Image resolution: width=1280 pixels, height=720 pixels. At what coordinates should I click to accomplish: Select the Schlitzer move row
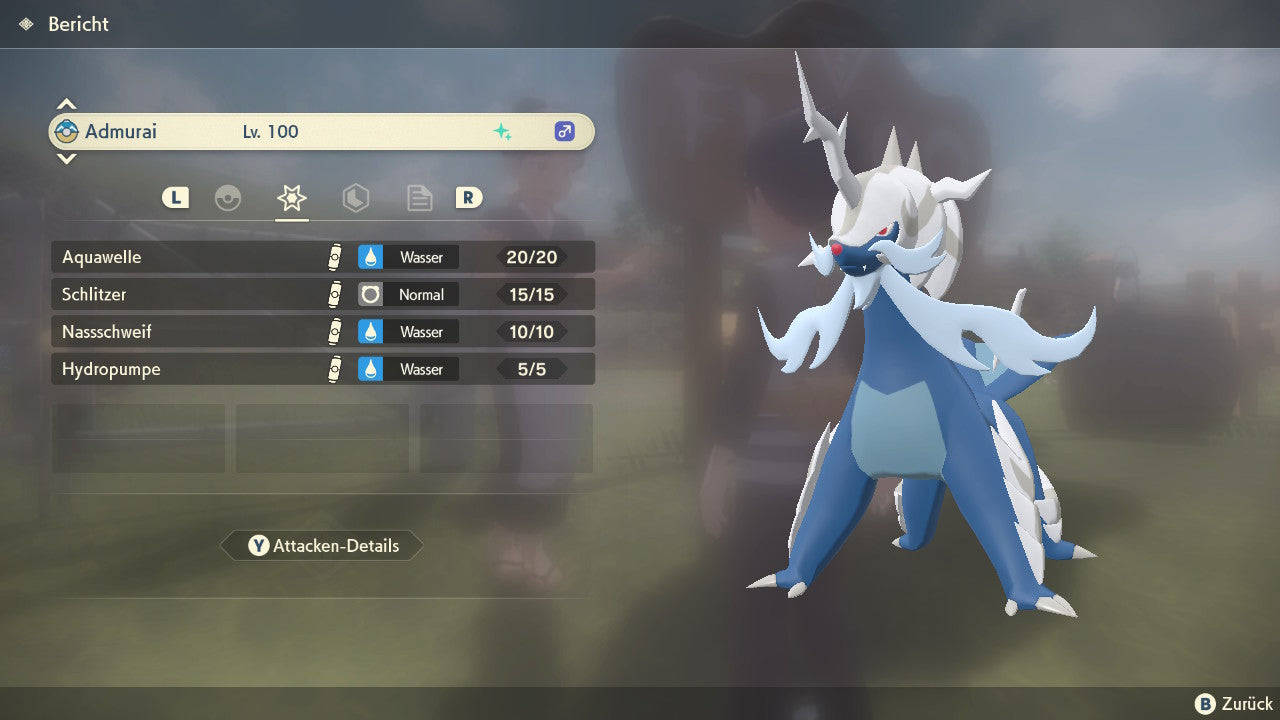pyautogui.click(x=322, y=295)
